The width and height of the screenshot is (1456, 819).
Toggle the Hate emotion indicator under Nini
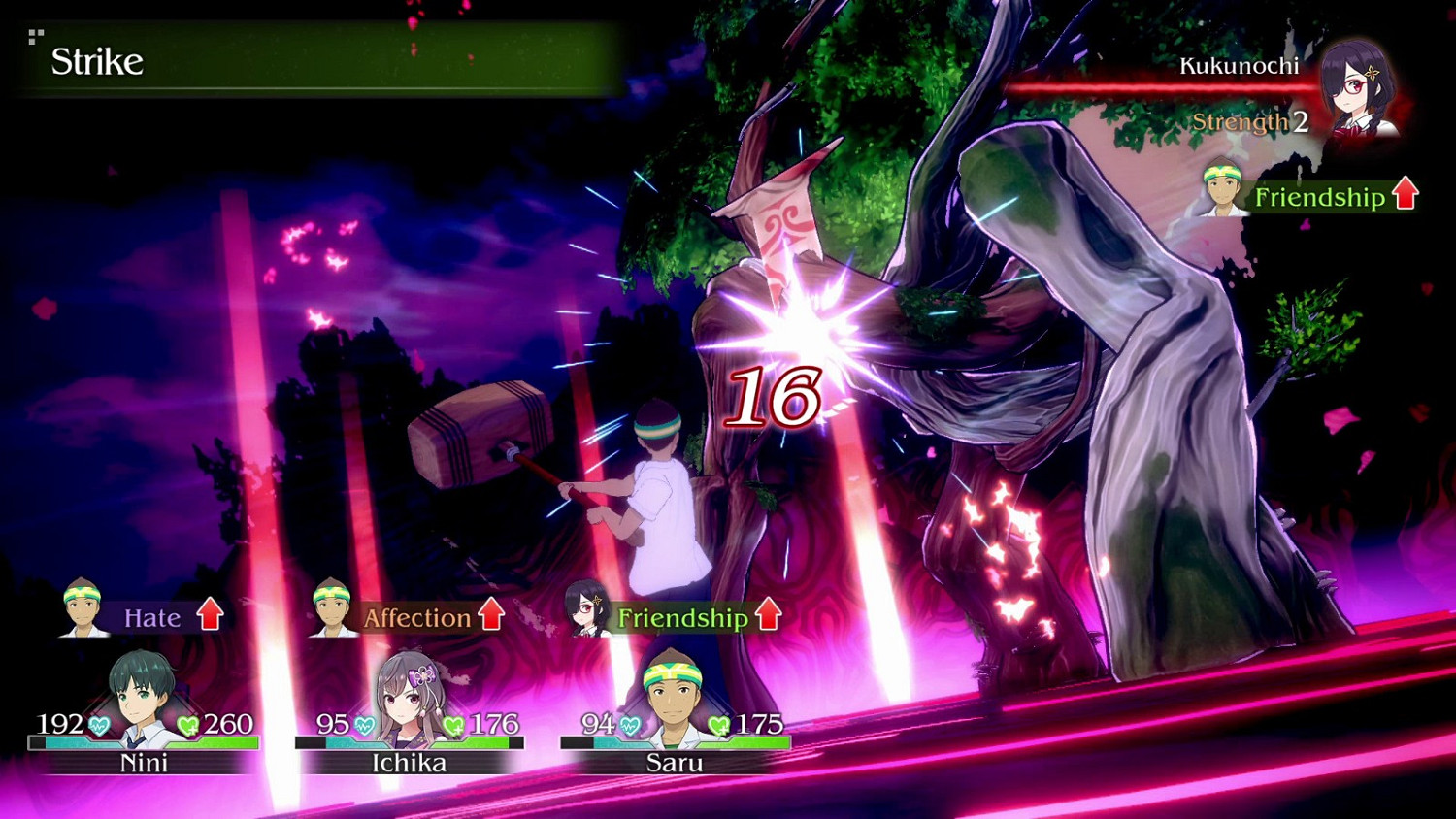tap(153, 617)
